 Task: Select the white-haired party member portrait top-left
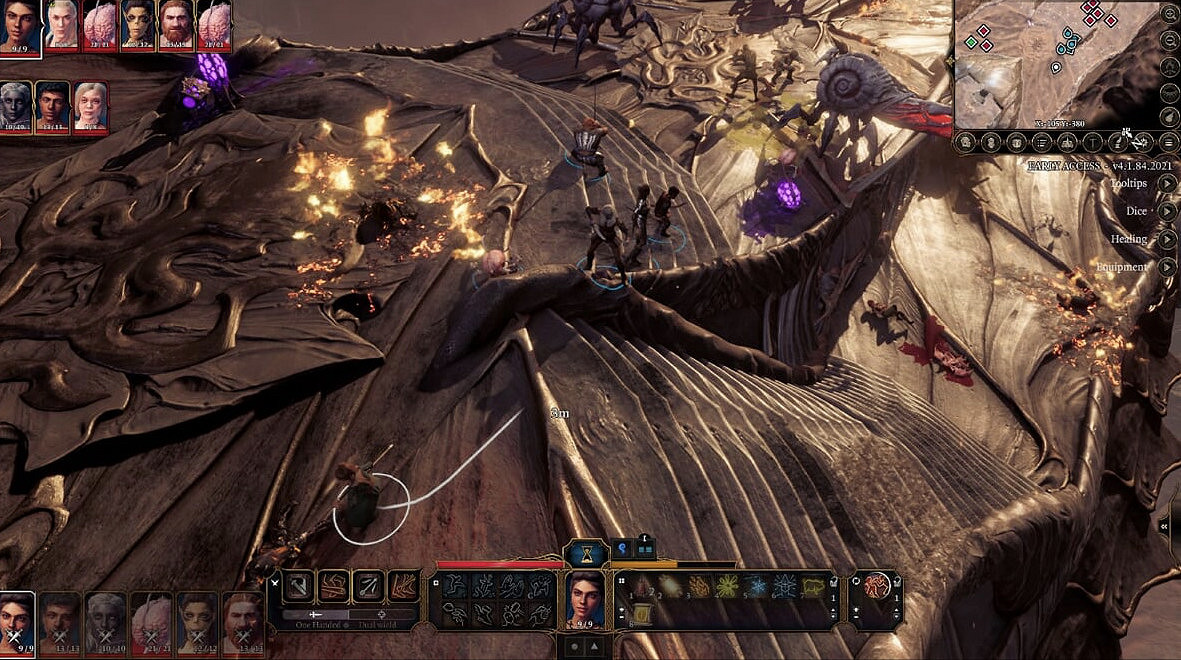(x=61, y=24)
